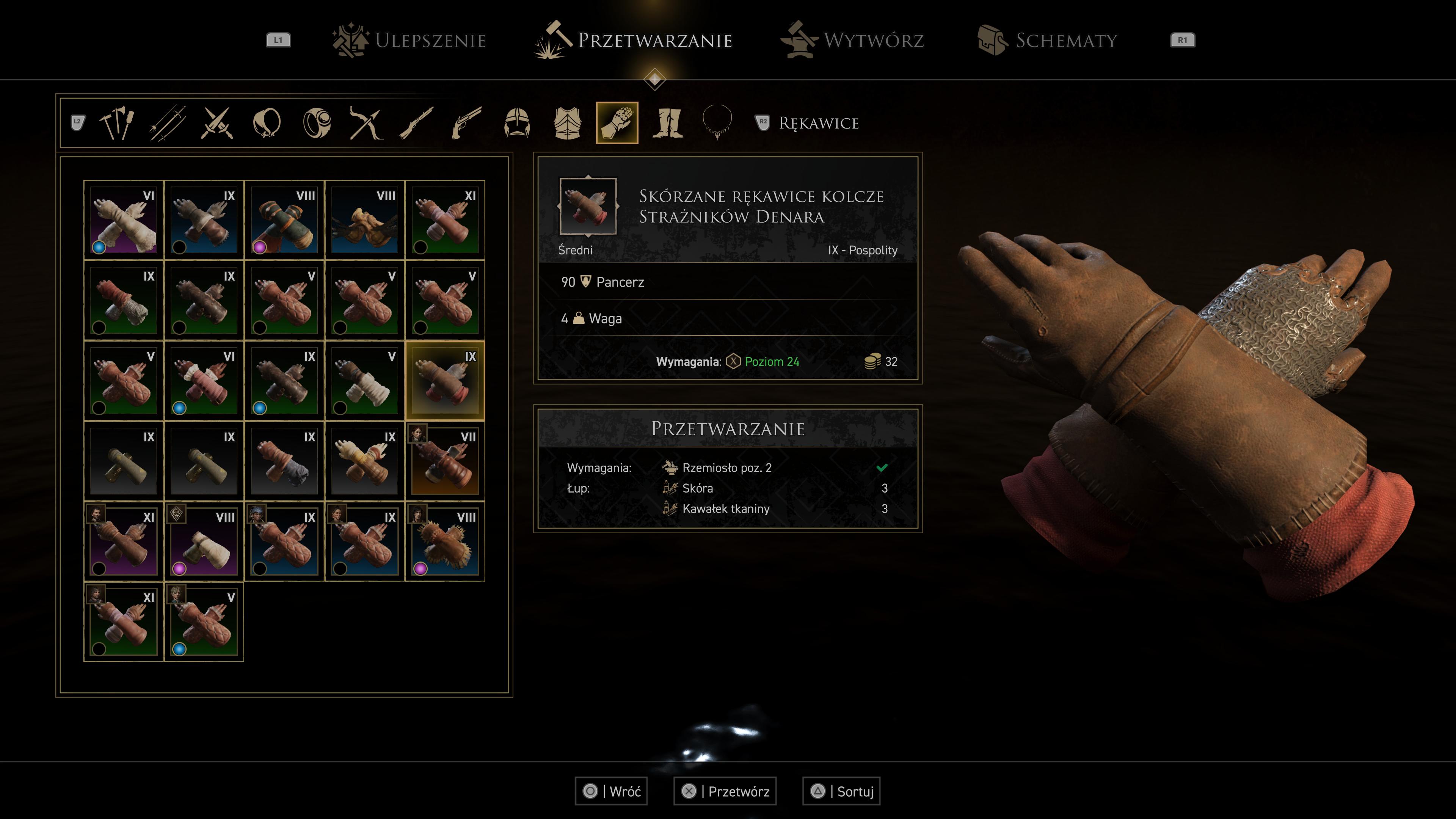Image resolution: width=1456 pixels, height=819 pixels.
Task: Select the chest armor category icon
Action: coord(567,122)
